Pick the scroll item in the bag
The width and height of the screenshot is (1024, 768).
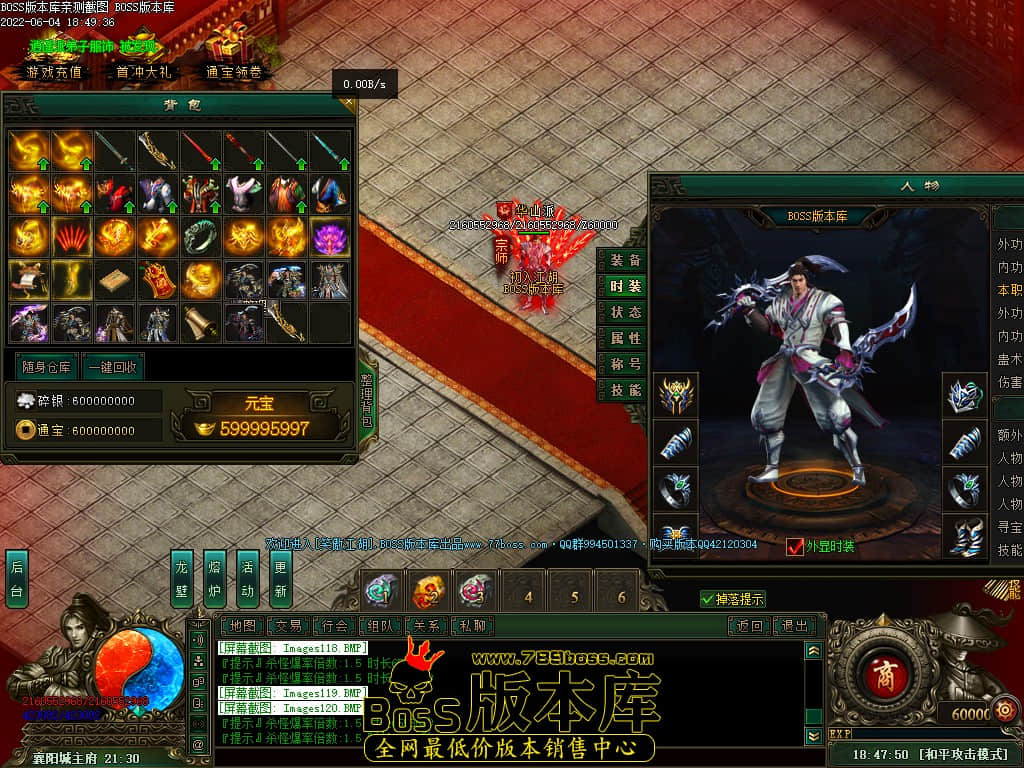click(200, 322)
